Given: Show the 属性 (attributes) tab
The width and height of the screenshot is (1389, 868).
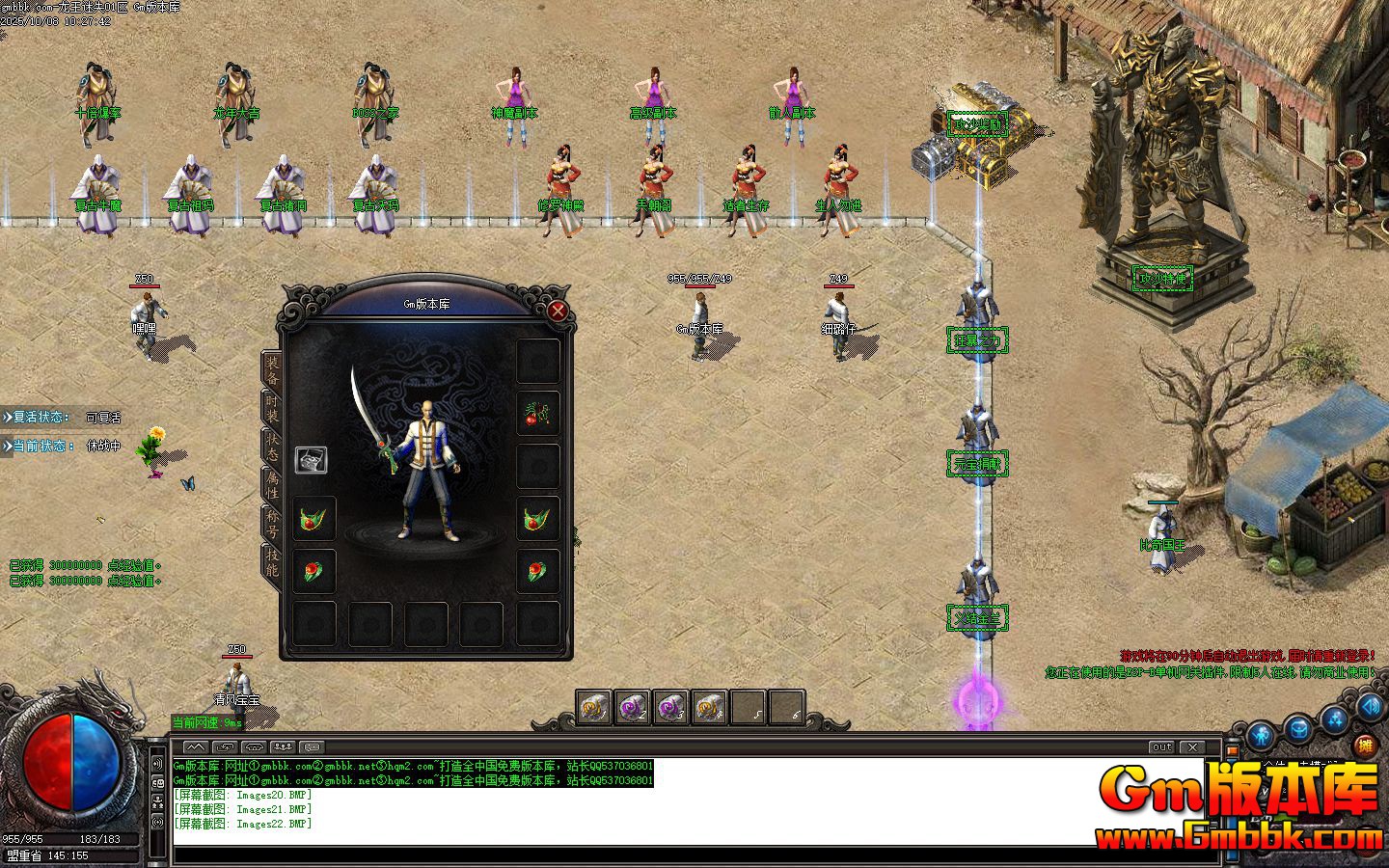Looking at the screenshot, I should [x=272, y=483].
